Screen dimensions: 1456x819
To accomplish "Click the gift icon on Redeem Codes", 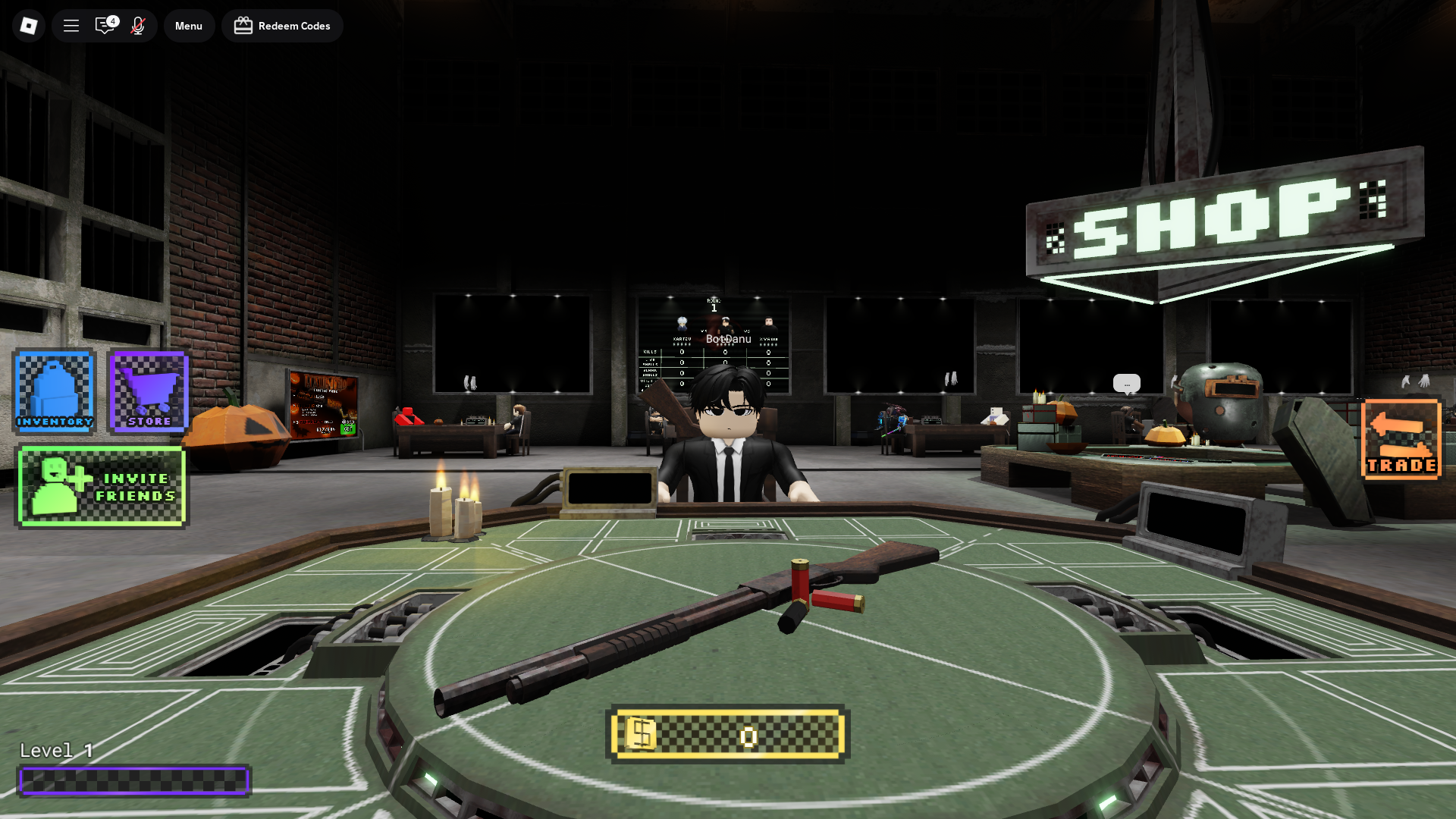I will tap(243, 25).
